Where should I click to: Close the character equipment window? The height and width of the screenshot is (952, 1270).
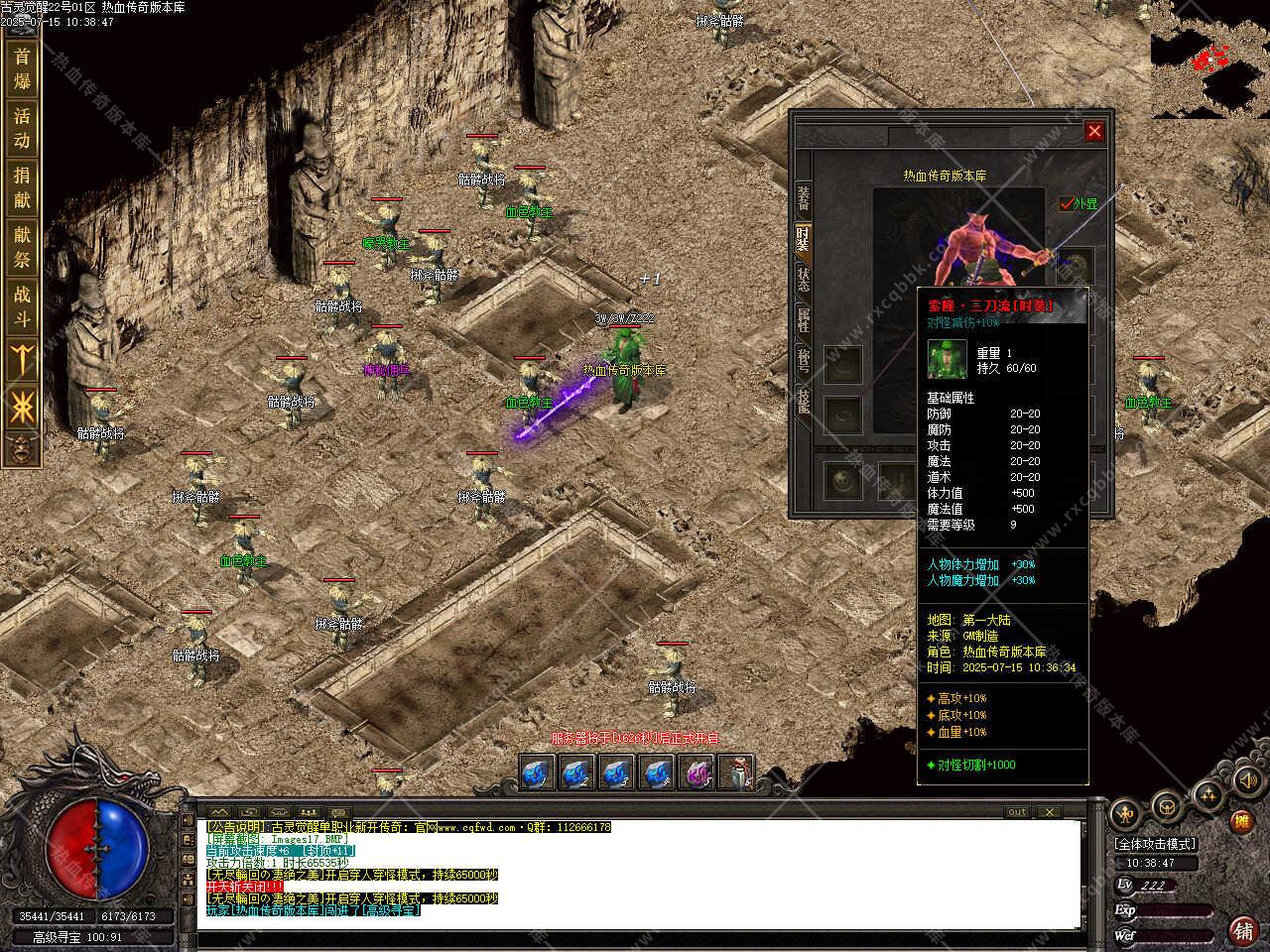1094,131
